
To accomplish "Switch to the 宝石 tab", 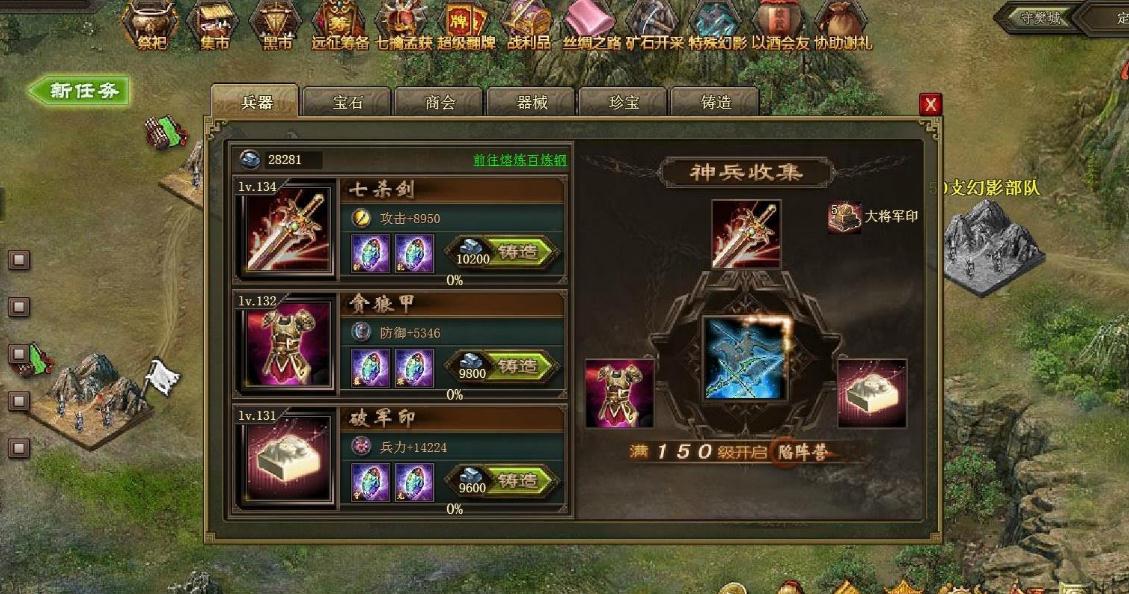I will [x=347, y=102].
